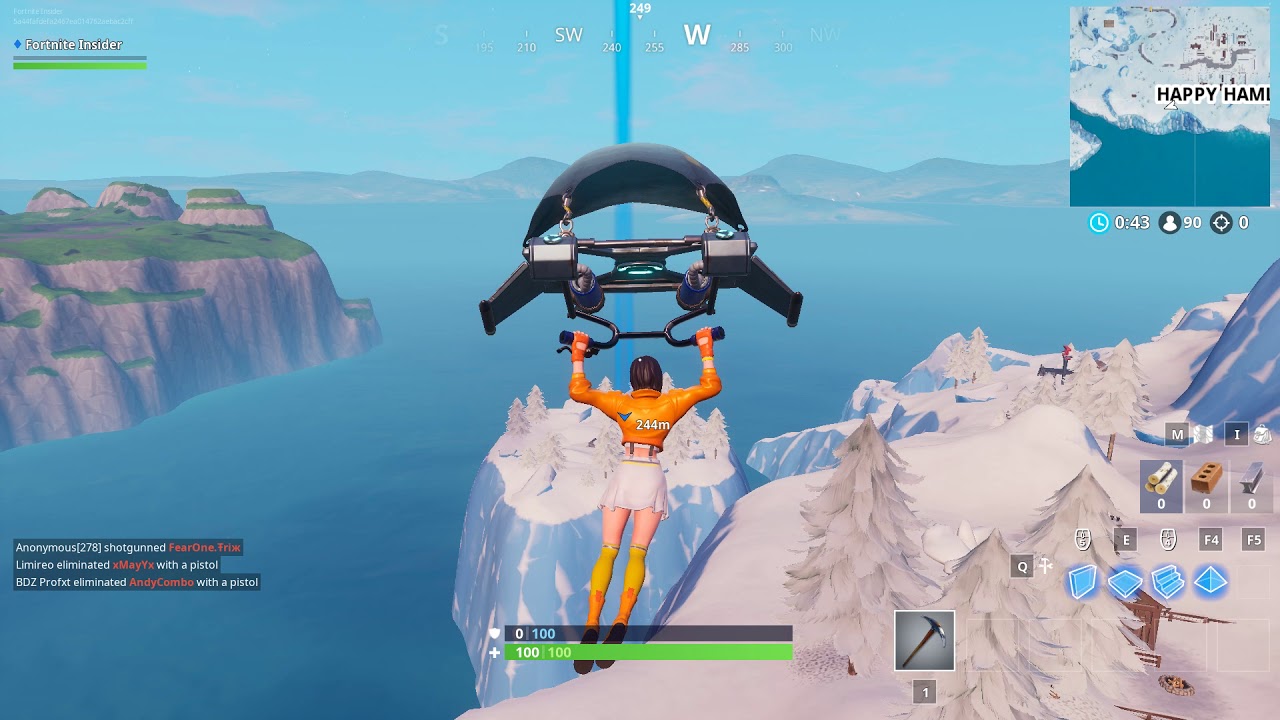
Task: Click the match timer clock icon
Action: click(x=1098, y=223)
